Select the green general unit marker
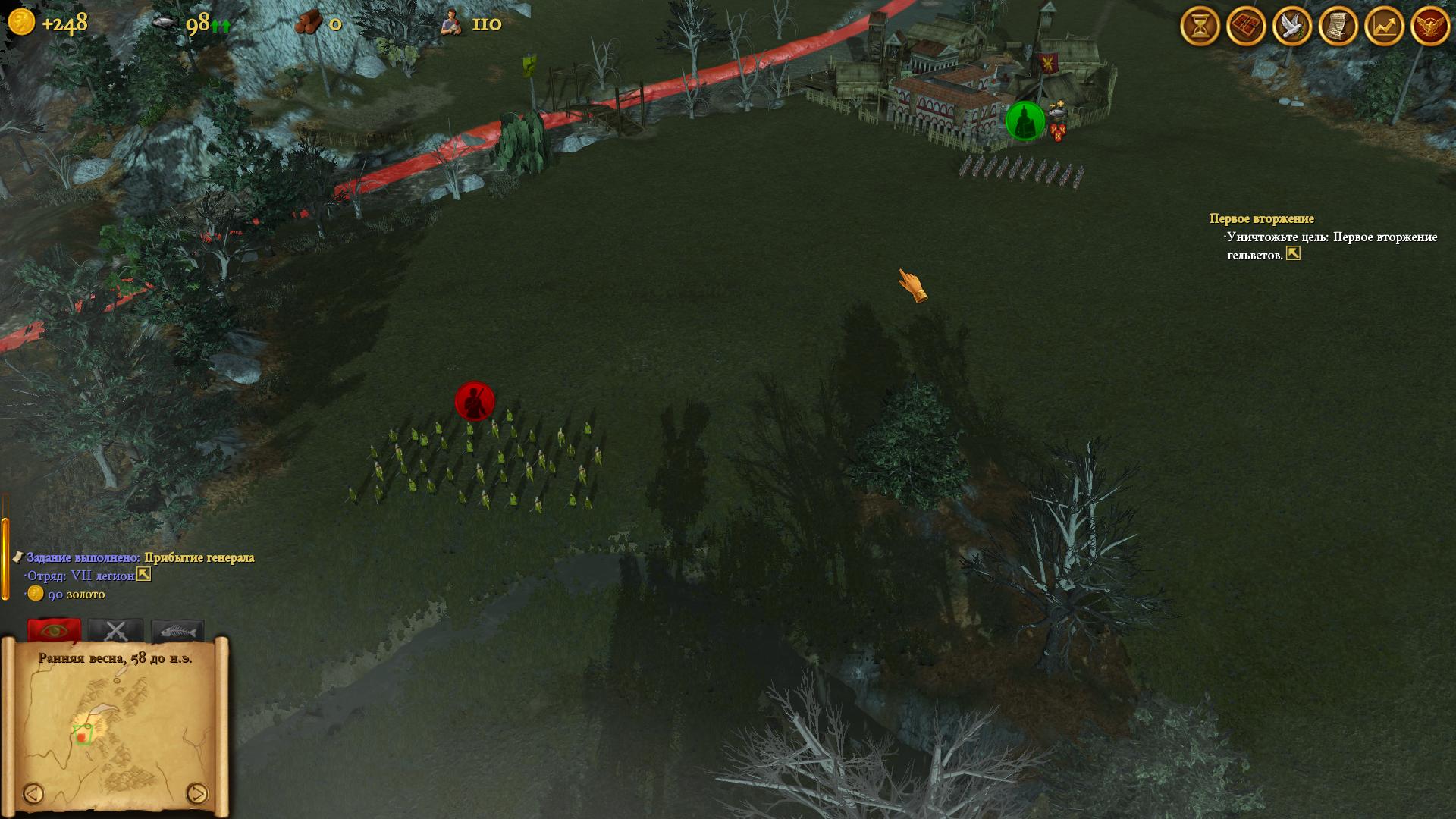 1025,121
